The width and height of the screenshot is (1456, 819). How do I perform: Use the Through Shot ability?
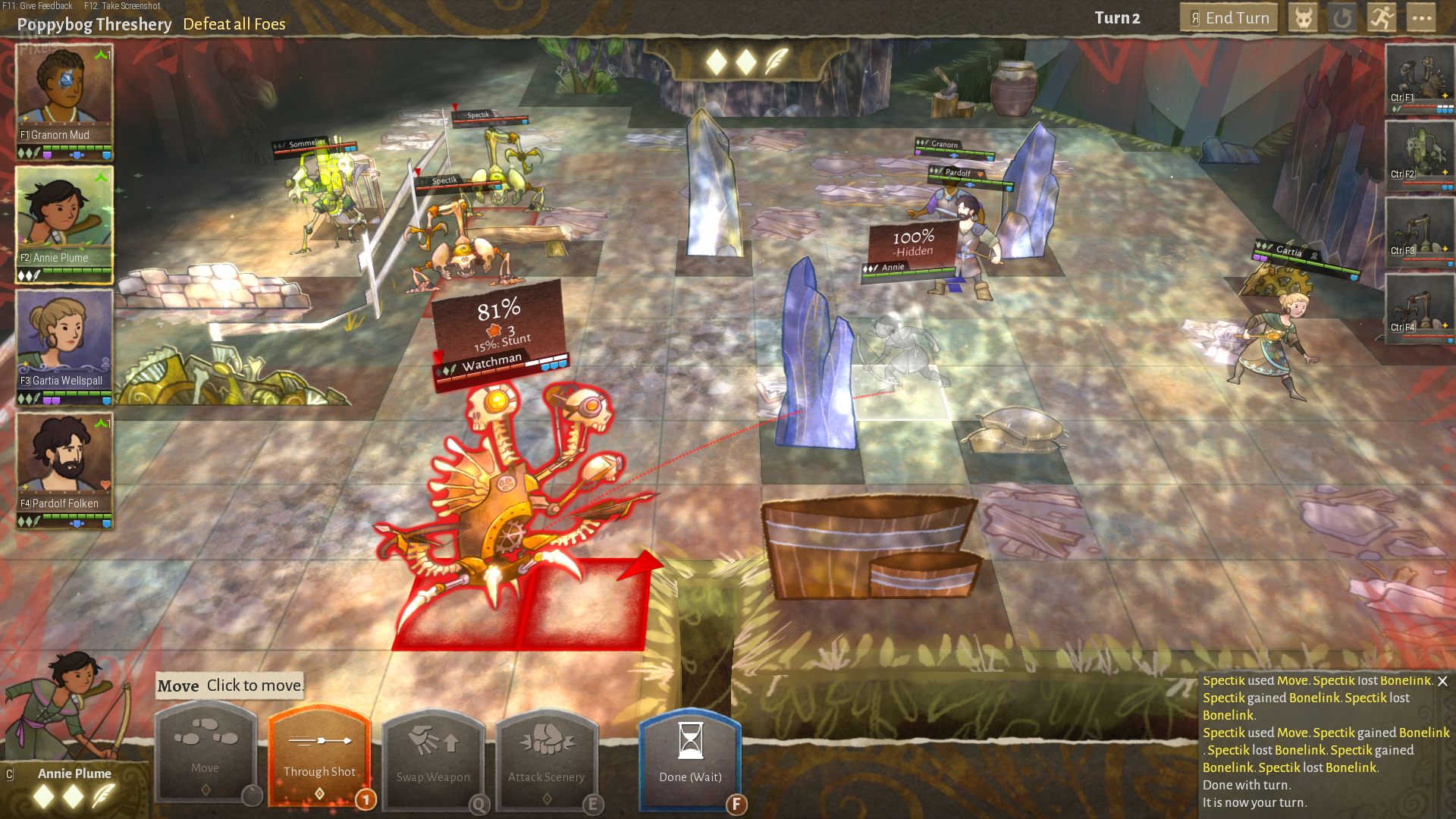[x=319, y=755]
